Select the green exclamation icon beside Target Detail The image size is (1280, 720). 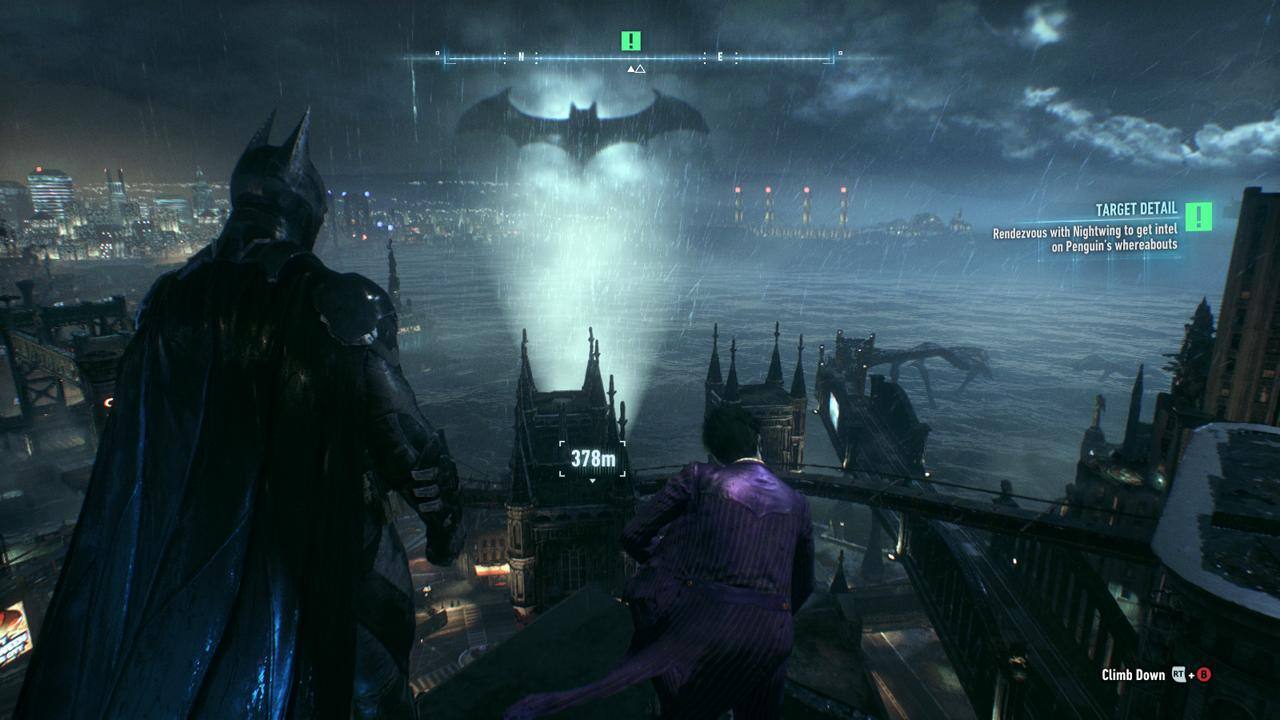(x=1198, y=216)
